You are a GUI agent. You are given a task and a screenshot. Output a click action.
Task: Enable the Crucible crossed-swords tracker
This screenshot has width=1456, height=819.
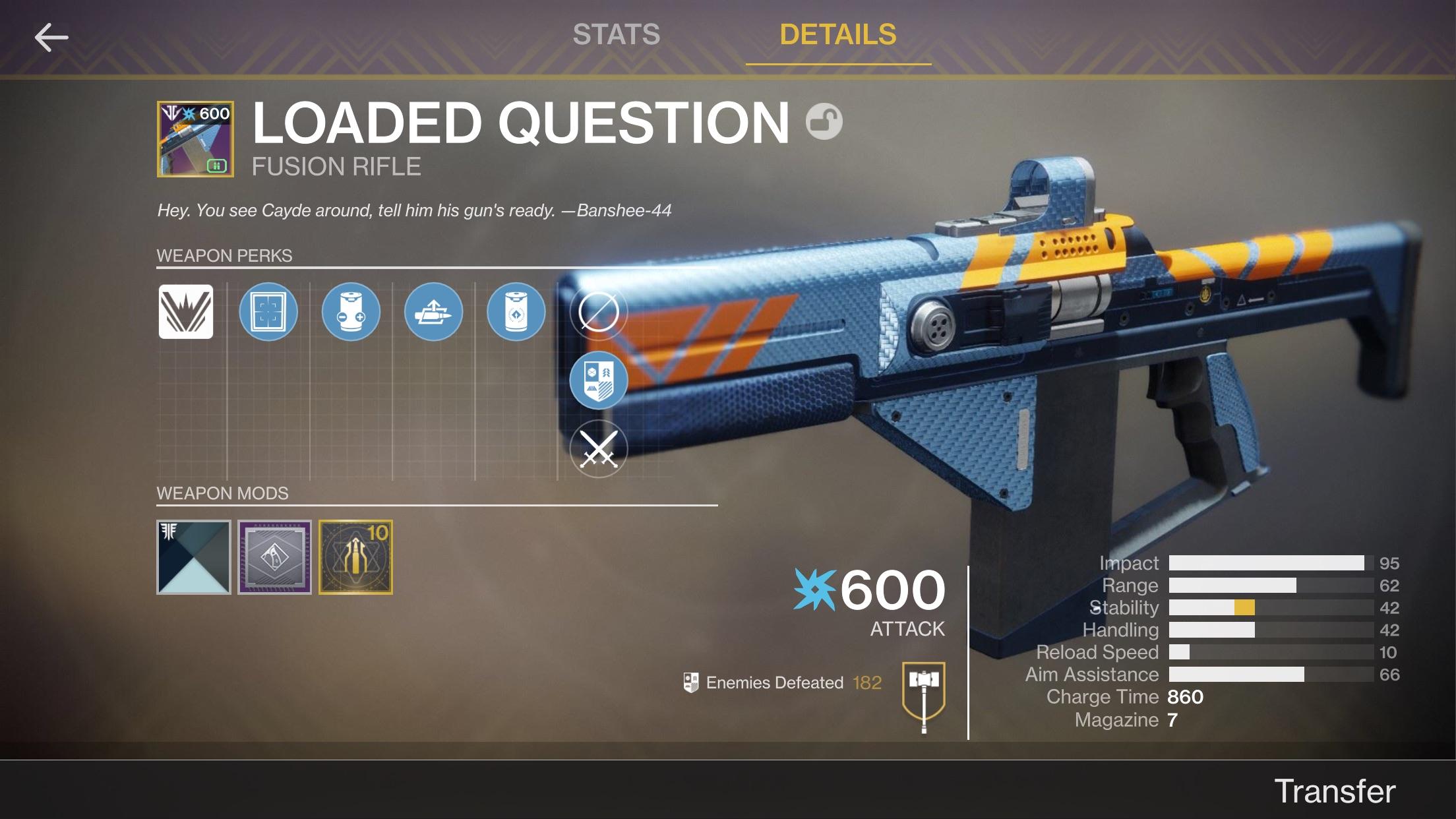coord(599,448)
